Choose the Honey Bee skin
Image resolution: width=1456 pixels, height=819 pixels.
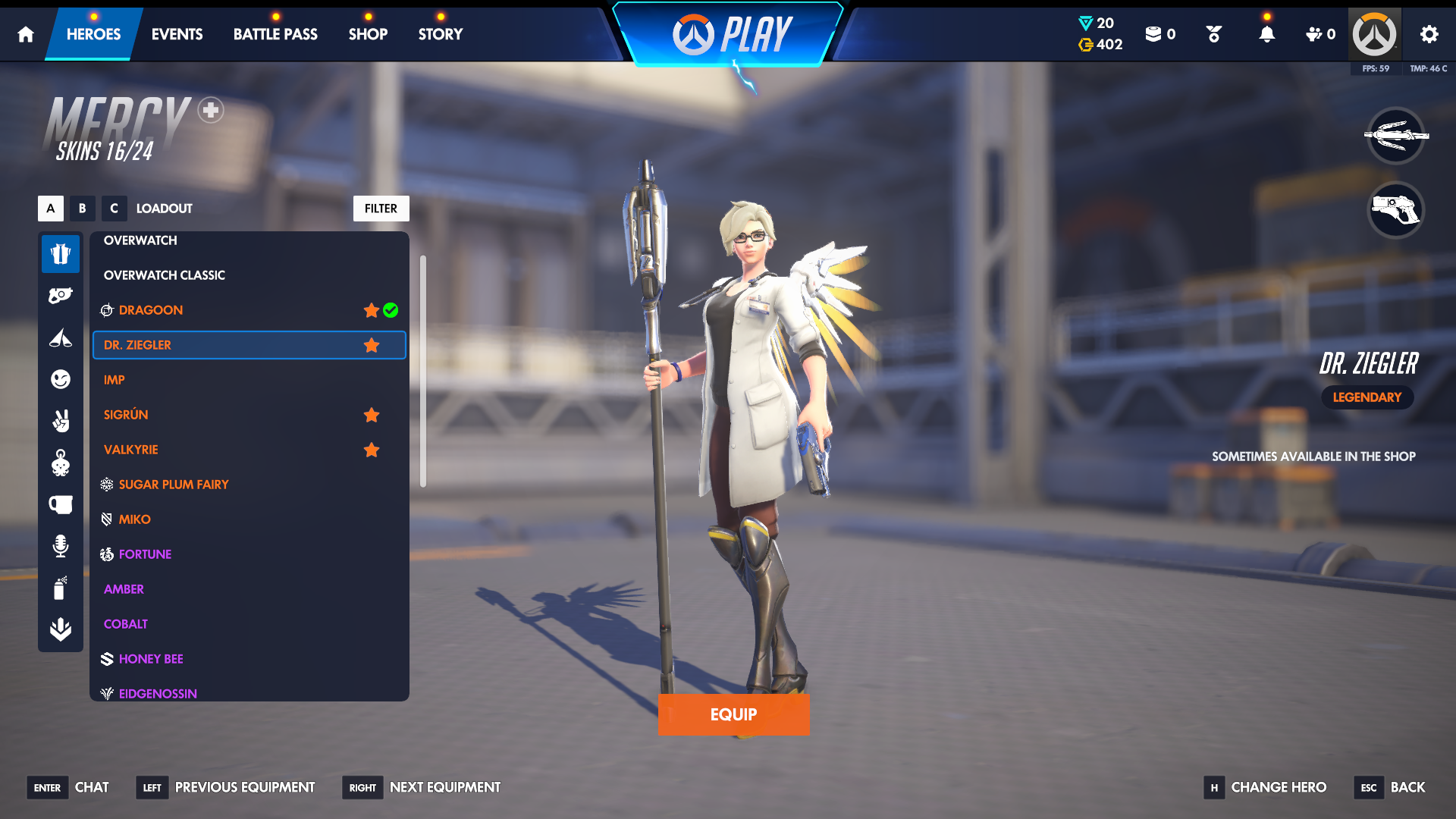click(x=151, y=659)
